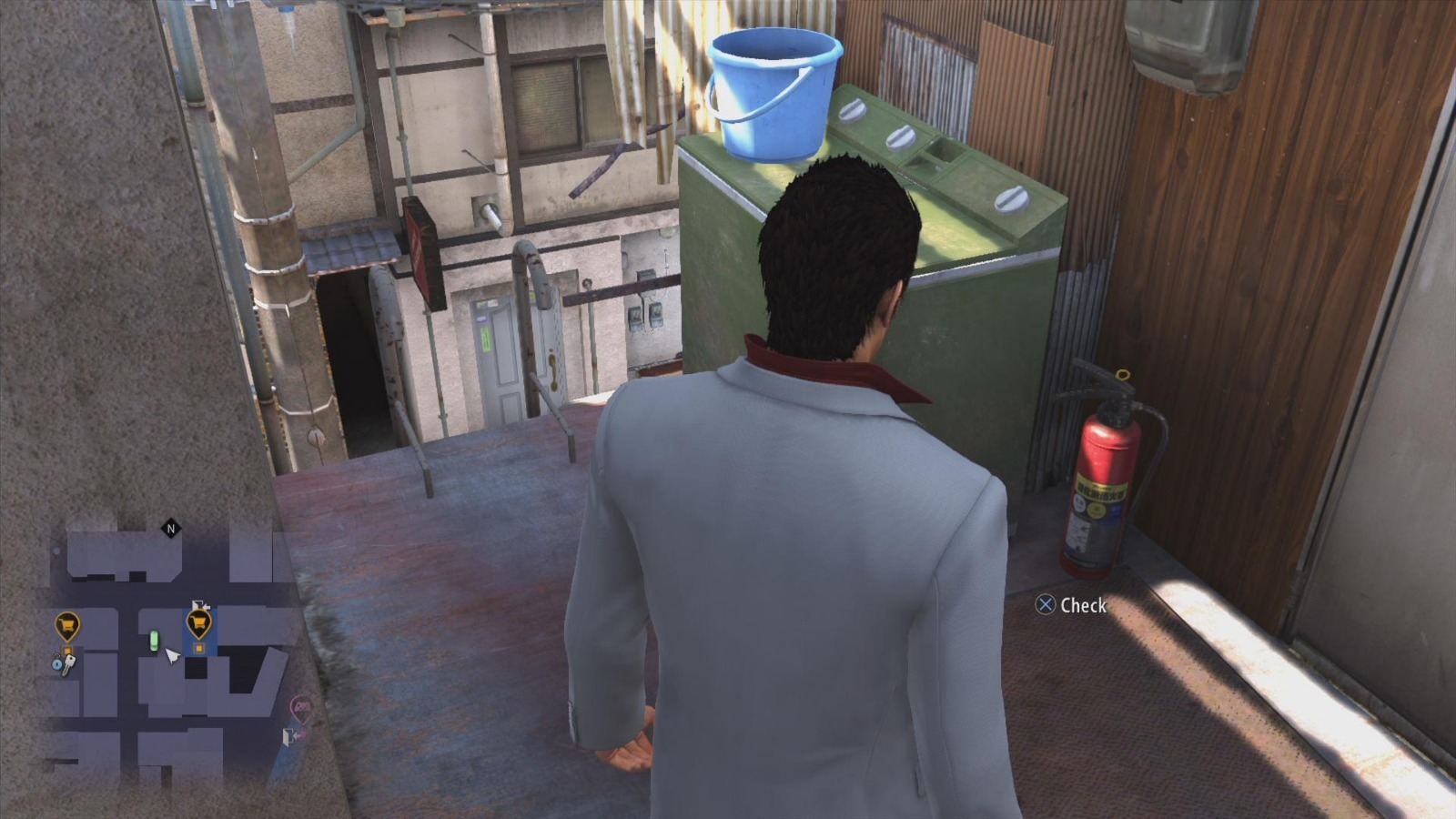1456x819 pixels.
Task: Click the orange marker square below the center cart pin
Action: (x=198, y=648)
